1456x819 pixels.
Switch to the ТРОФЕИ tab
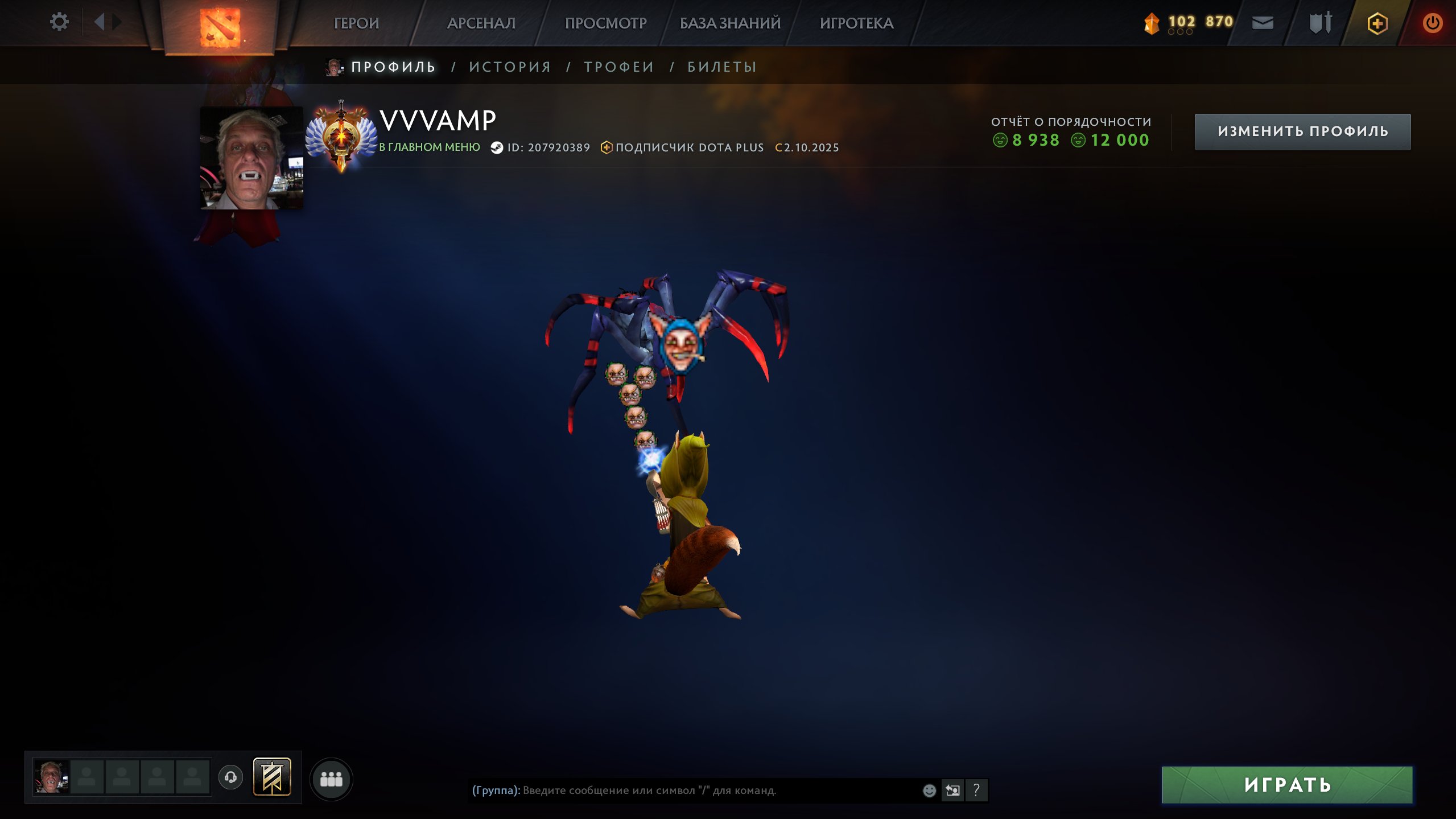point(617,67)
